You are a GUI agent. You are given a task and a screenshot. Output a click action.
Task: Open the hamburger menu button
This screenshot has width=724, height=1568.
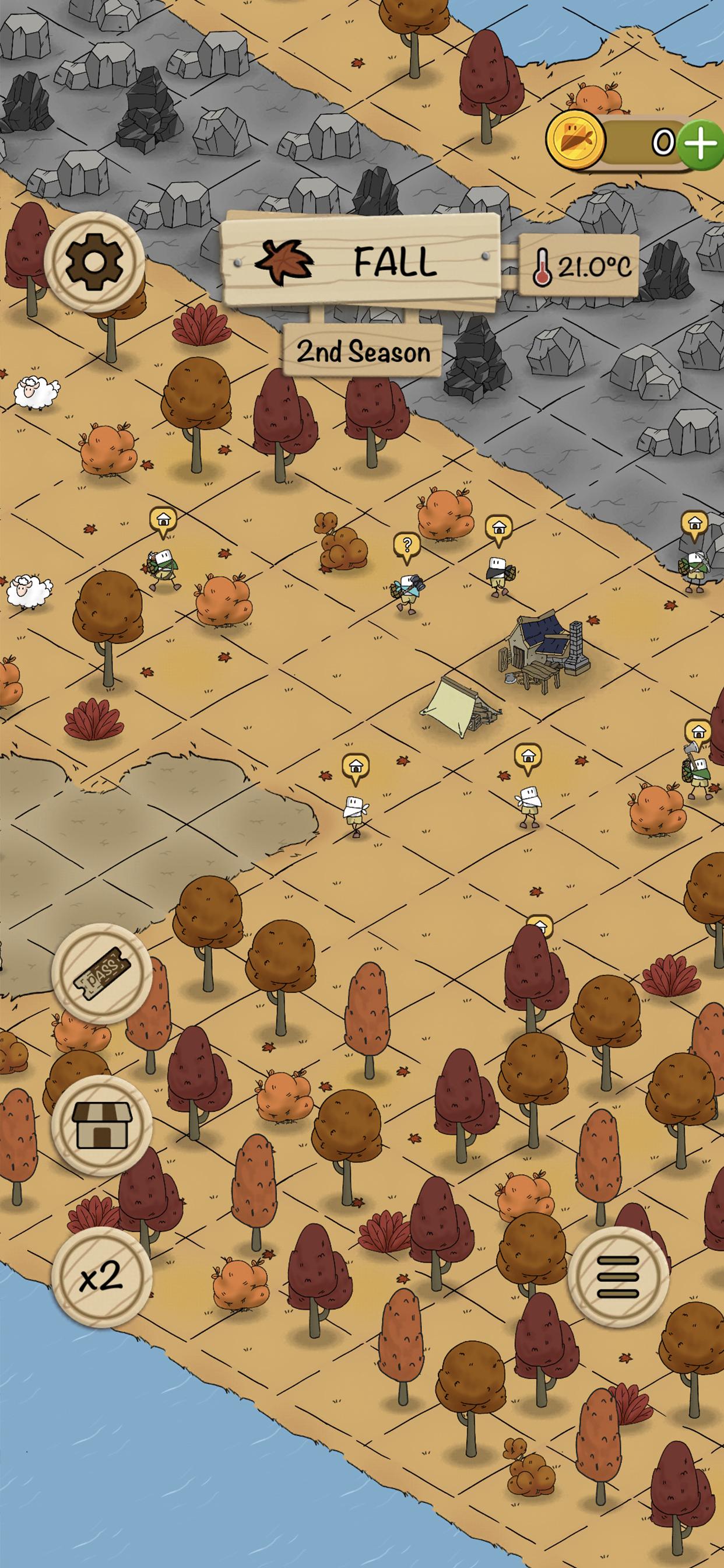tap(617, 1276)
